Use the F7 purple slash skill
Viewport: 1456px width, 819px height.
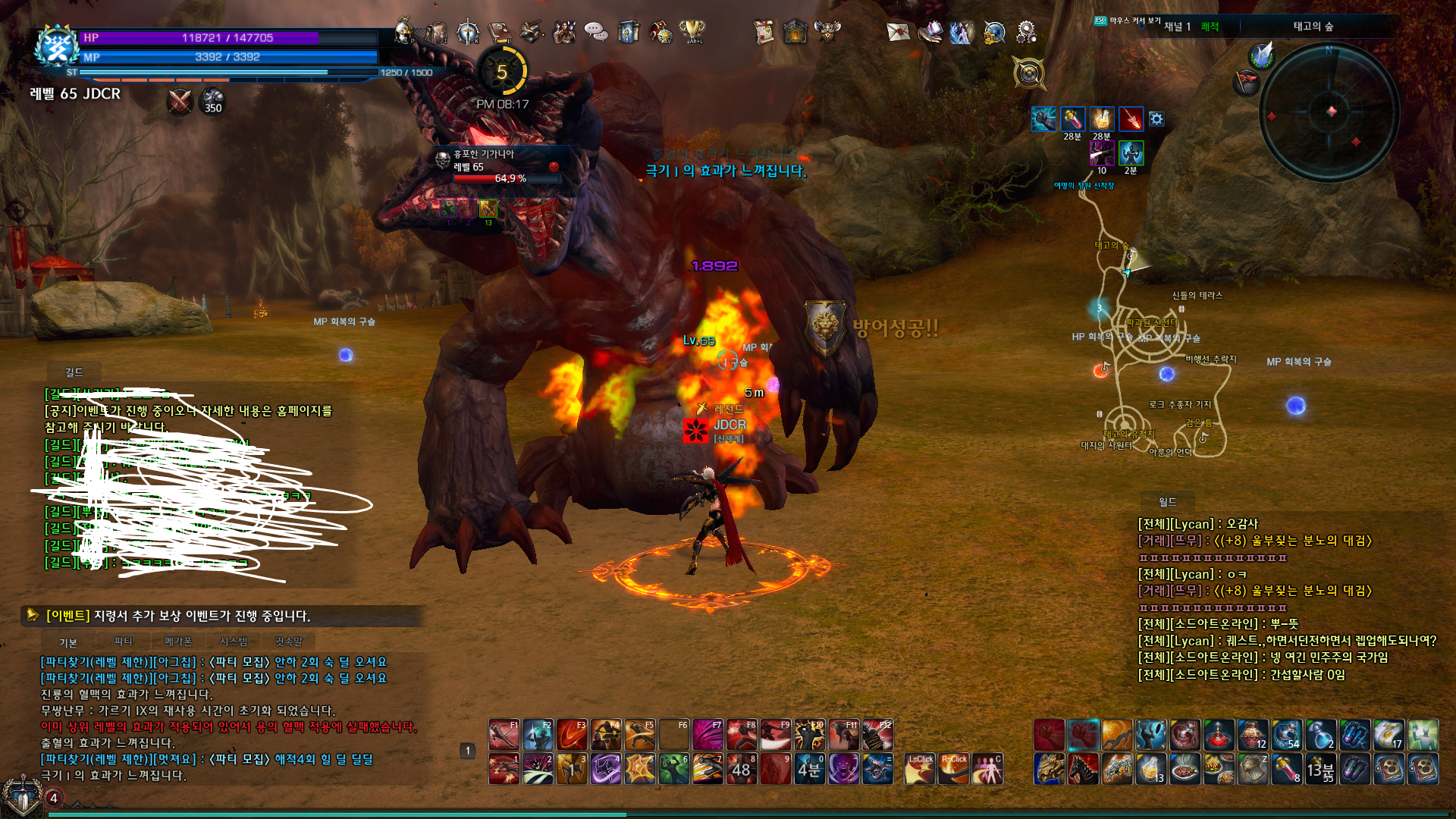tap(708, 735)
